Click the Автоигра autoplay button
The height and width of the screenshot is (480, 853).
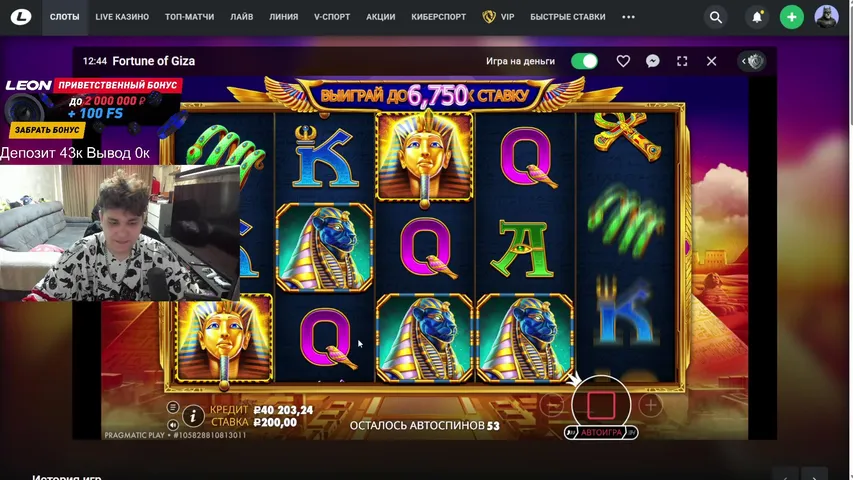coord(601,432)
